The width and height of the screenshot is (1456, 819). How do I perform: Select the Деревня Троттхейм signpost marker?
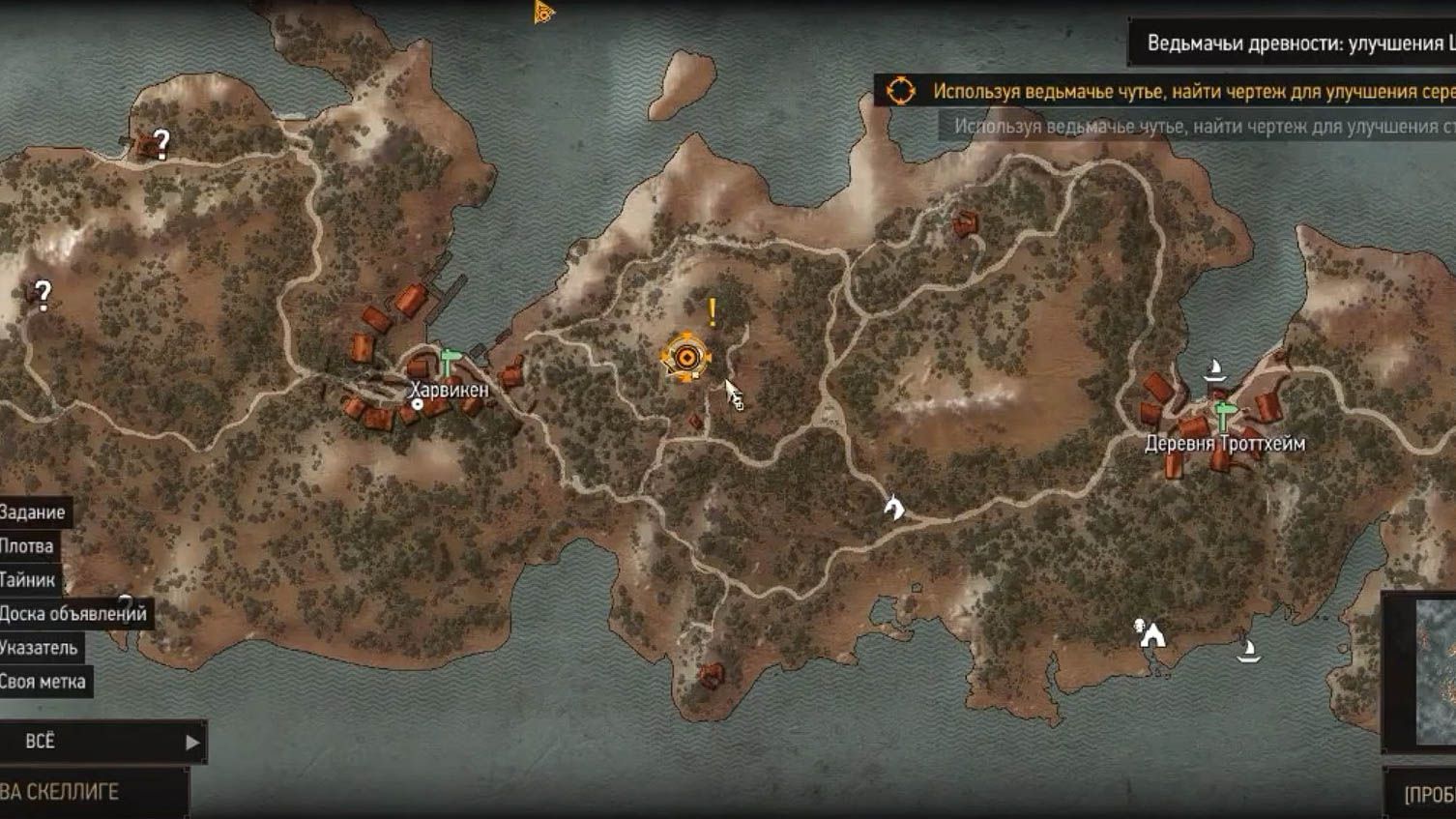1224,416
